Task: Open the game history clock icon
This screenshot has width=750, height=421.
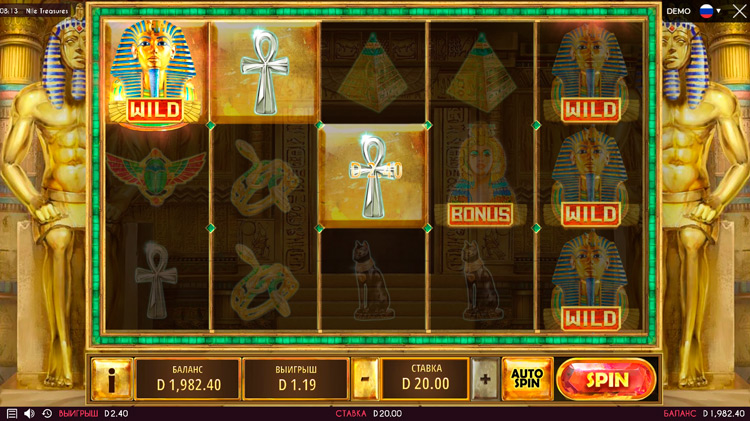Action: tap(46, 413)
